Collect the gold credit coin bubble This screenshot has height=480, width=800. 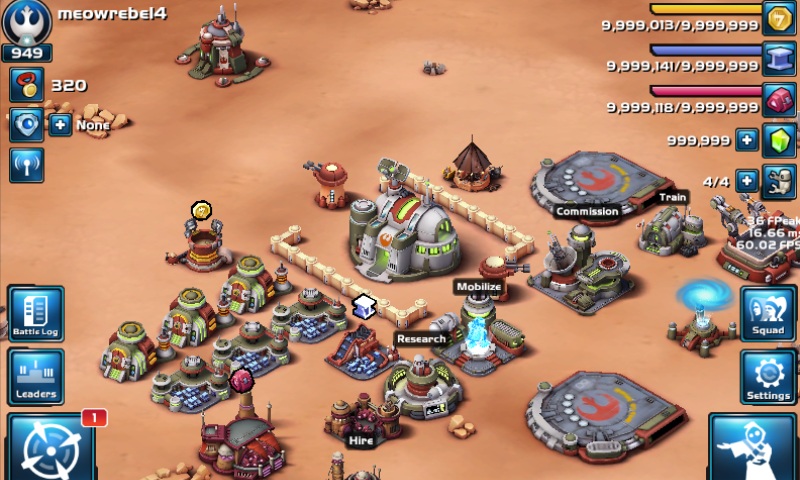(x=202, y=210)
